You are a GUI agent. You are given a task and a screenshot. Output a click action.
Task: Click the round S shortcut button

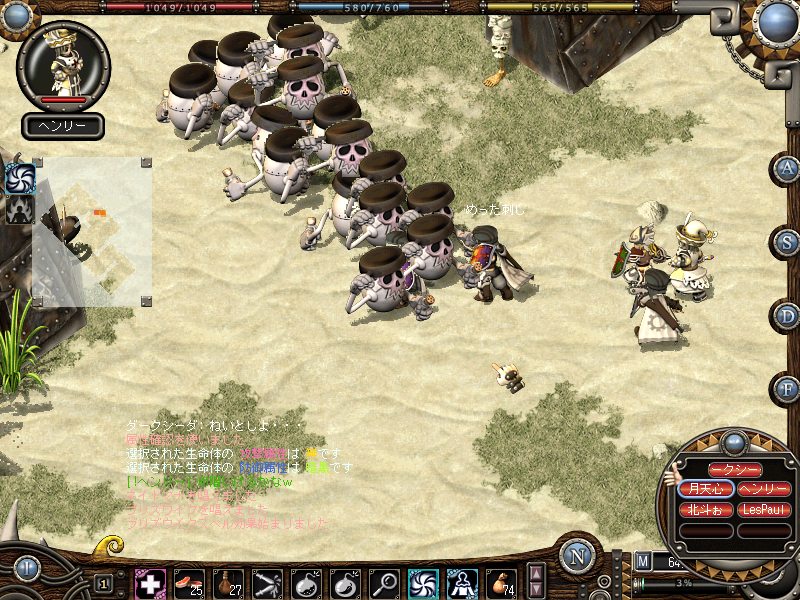point(788,242)
